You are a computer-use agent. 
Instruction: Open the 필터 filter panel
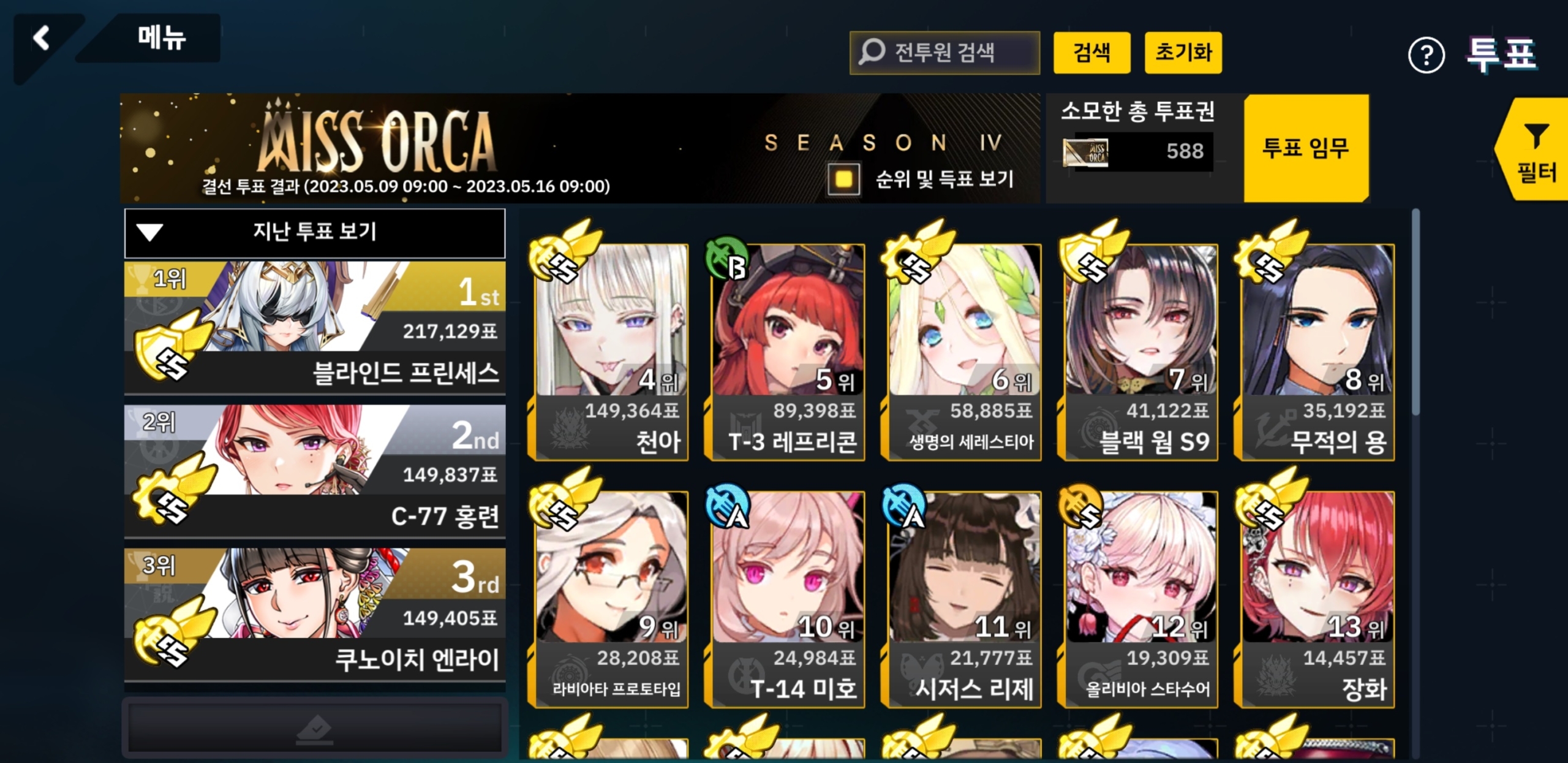(x=1535, y=151)
